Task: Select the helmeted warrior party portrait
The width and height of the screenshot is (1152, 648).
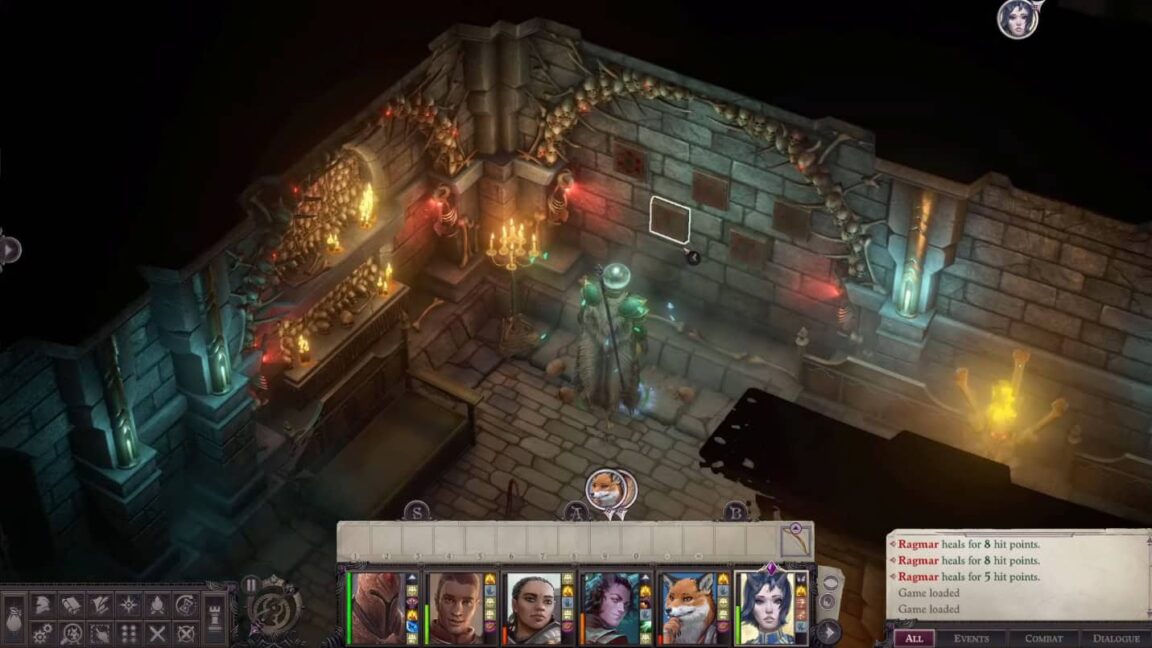Action: pos(377,607)
